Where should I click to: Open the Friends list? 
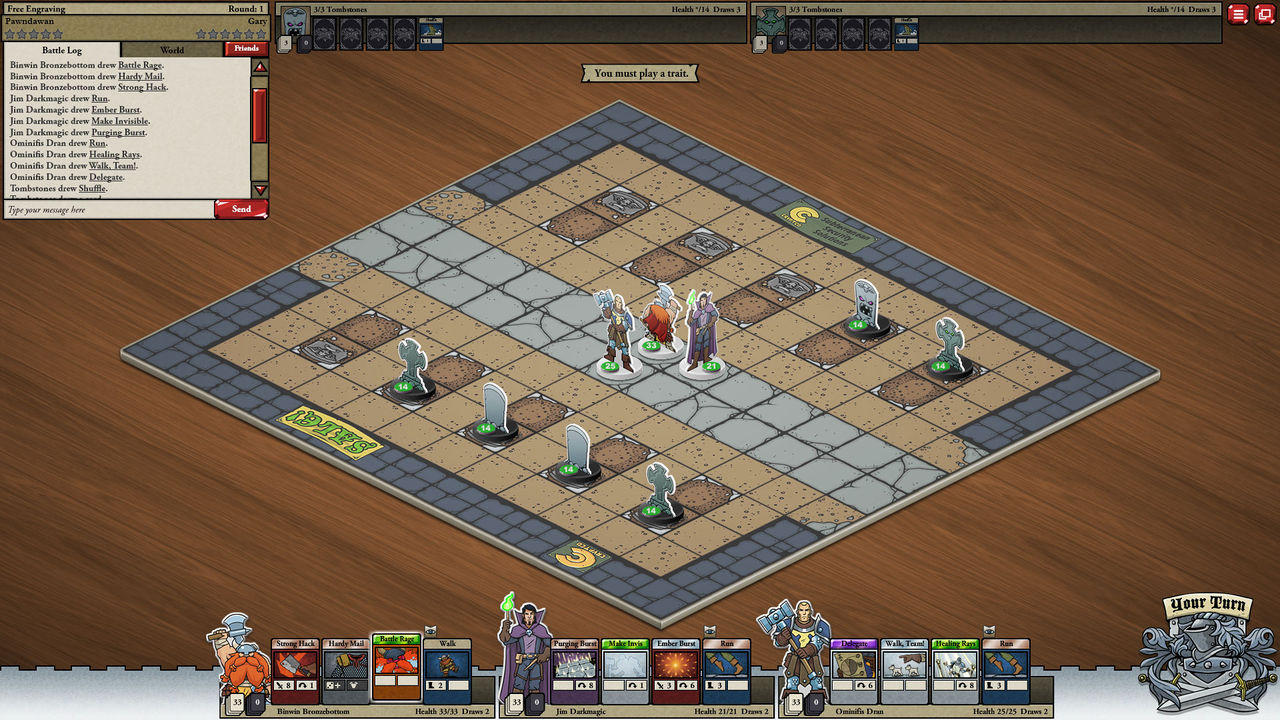tap(246, 48)
